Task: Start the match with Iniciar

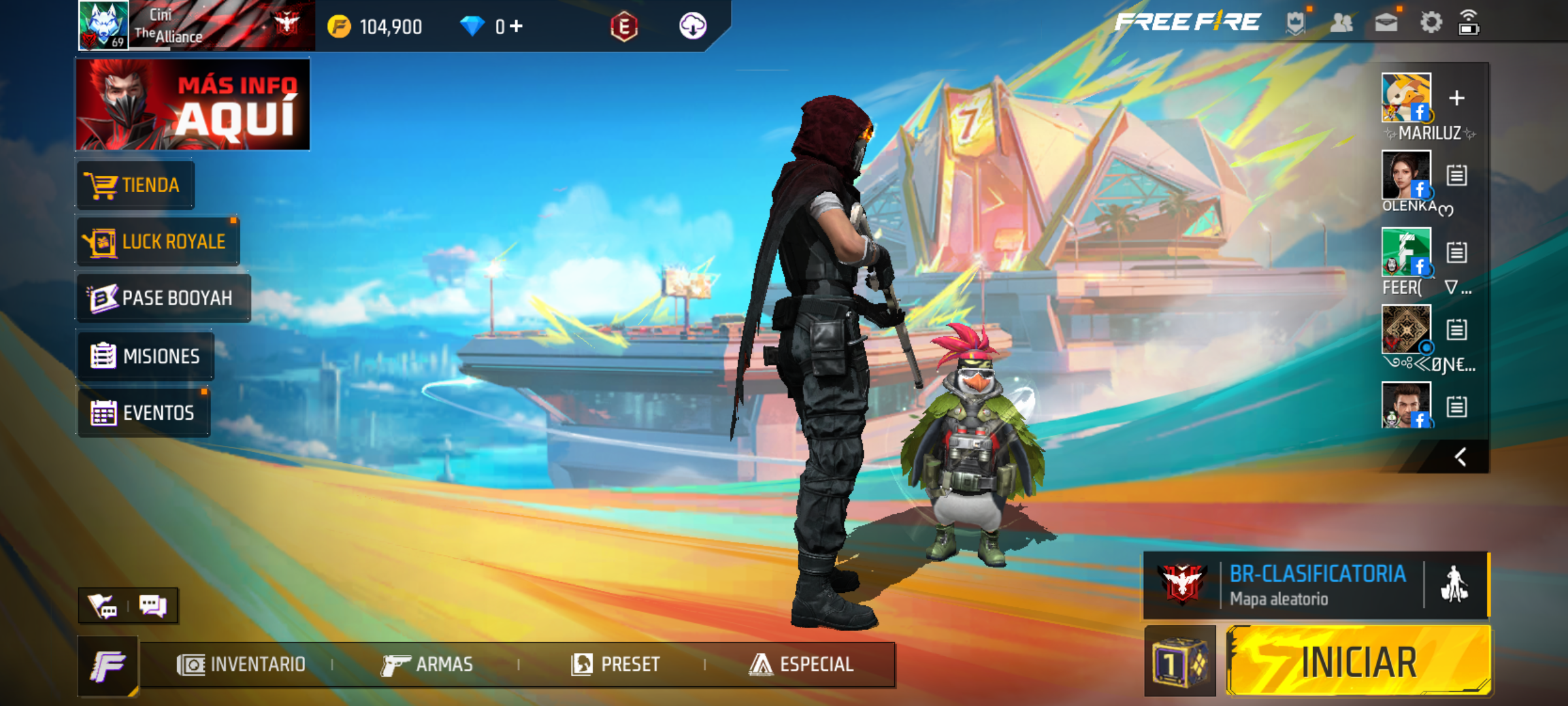Action: 1358,661
